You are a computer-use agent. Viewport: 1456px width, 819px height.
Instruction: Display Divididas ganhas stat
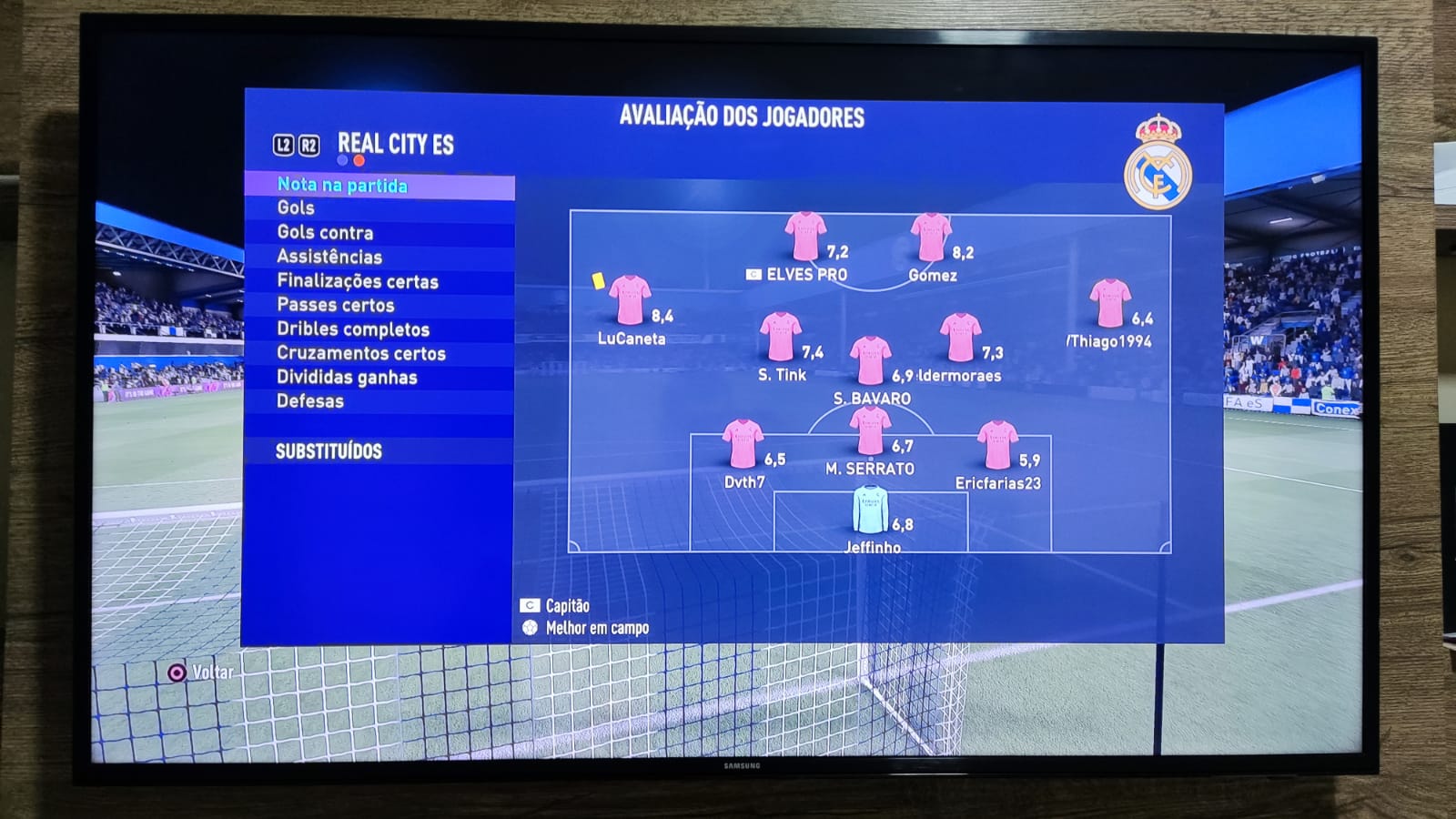point(347,378)
